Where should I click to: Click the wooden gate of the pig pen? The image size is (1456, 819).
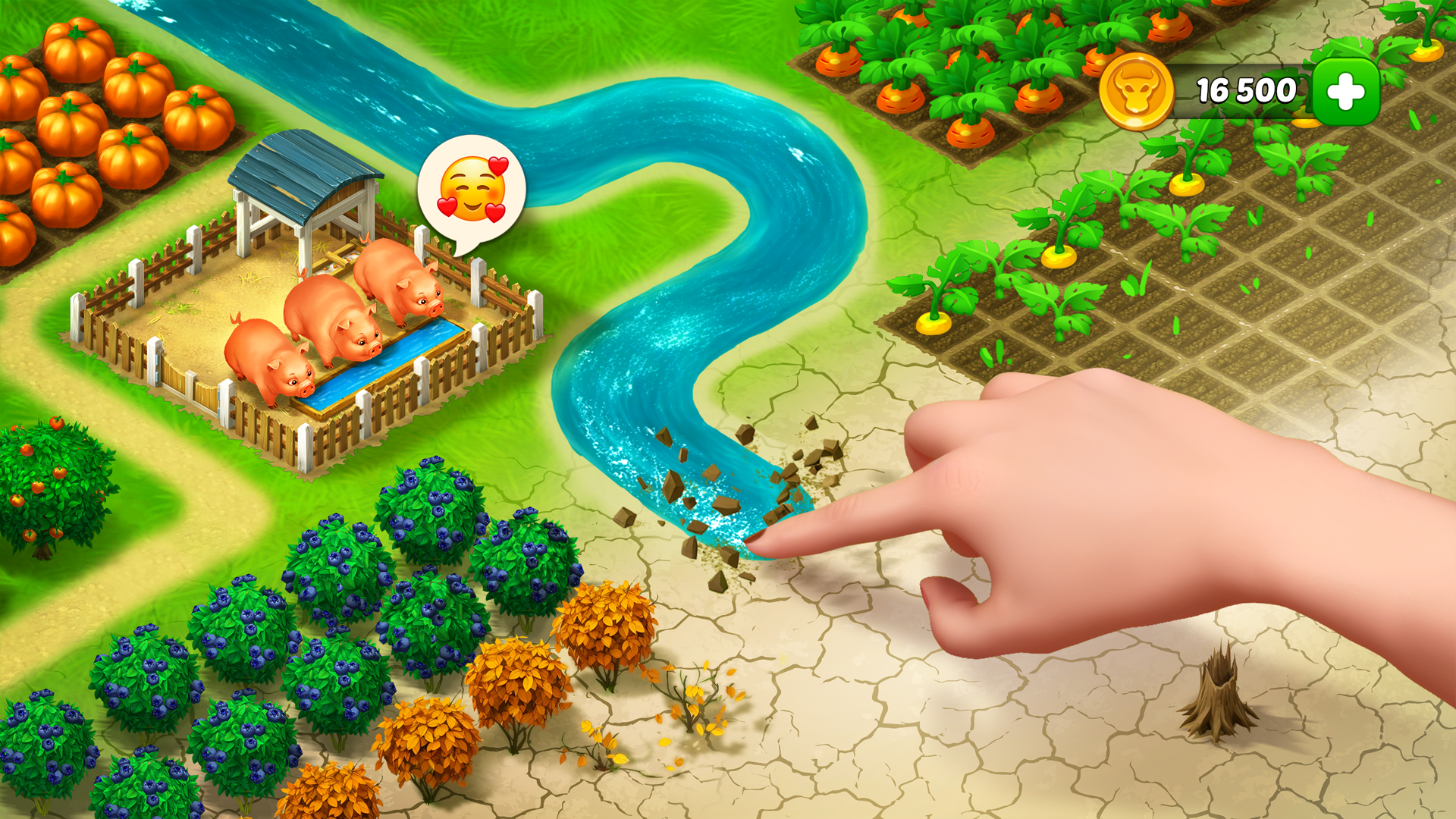[190, 379]
